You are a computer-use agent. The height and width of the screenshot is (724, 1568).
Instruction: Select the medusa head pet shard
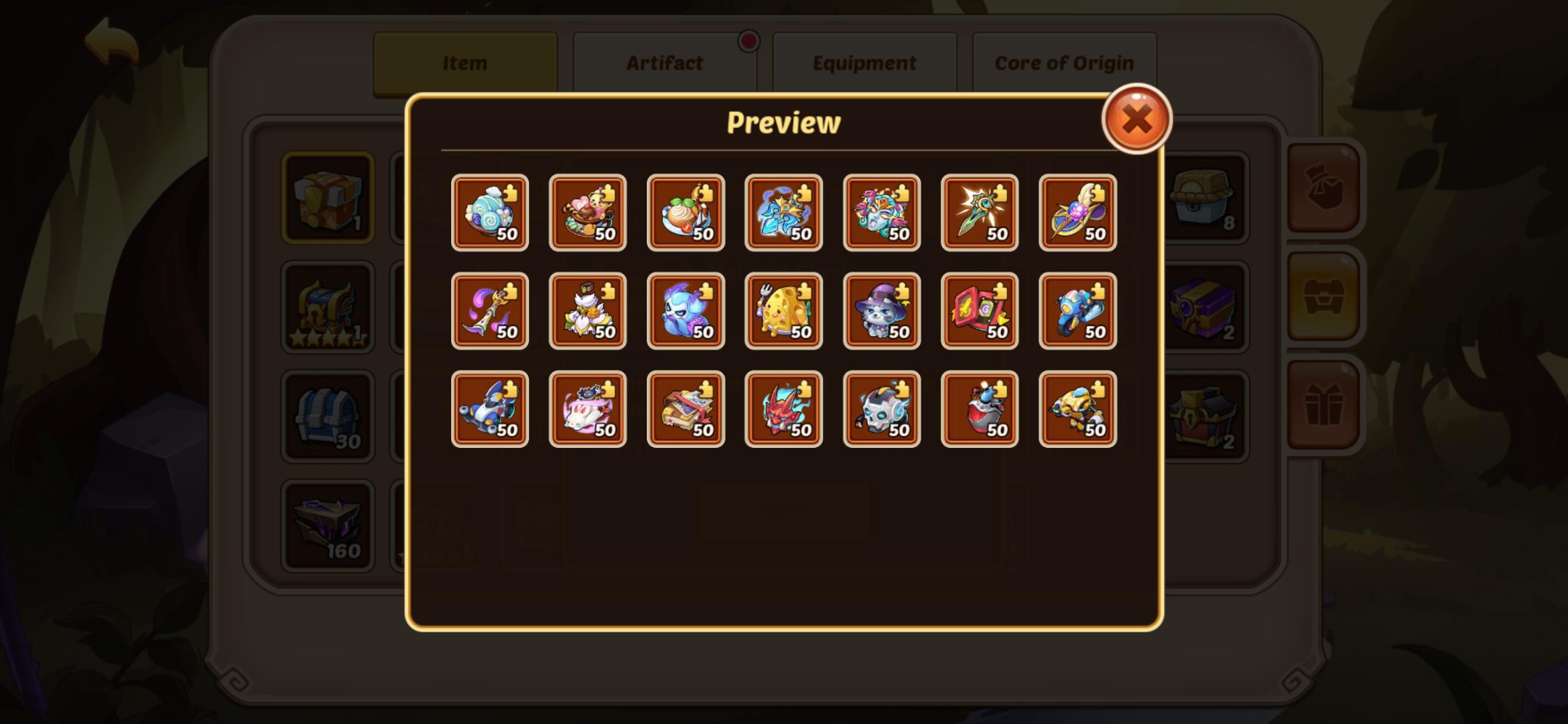pyautogui.click(x=881, y=213)
